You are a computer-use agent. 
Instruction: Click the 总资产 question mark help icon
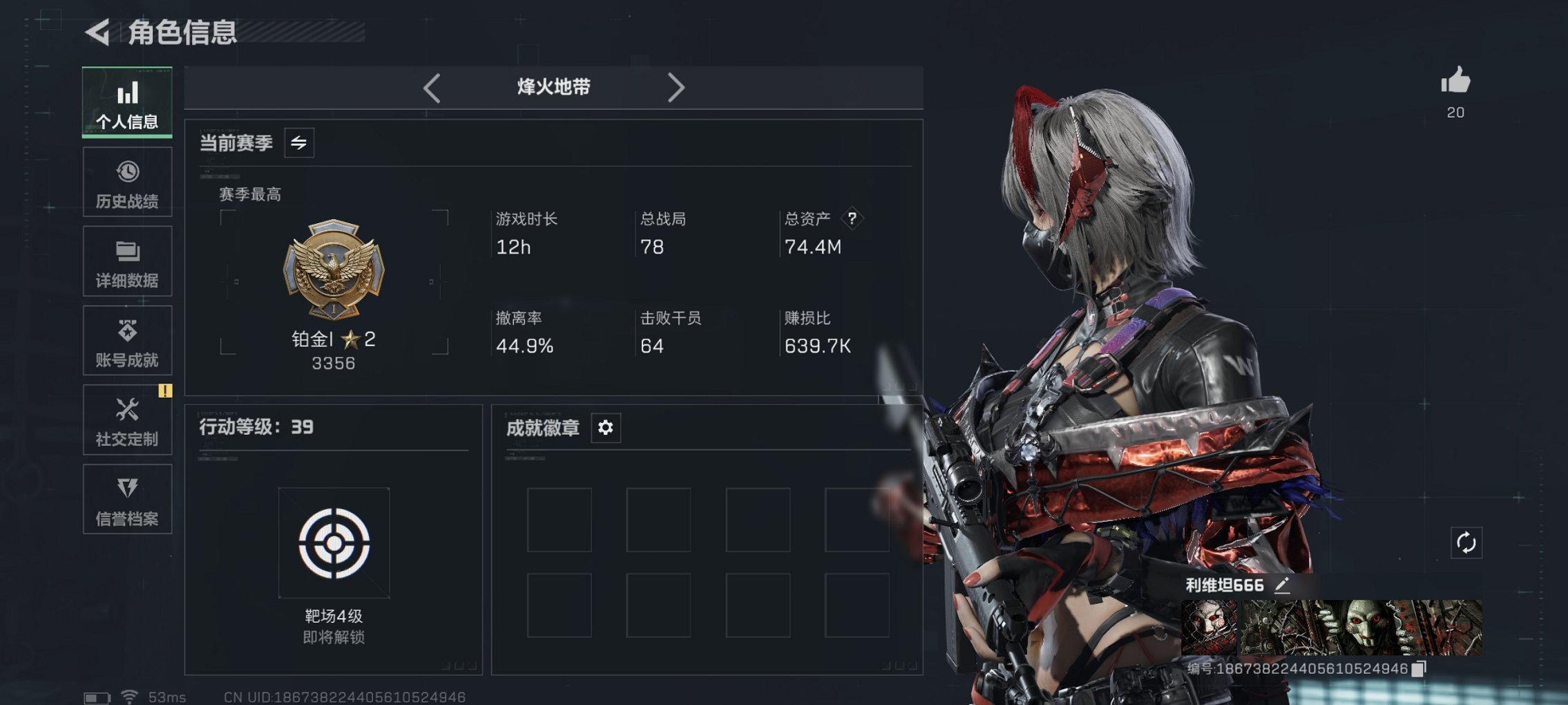854,219
